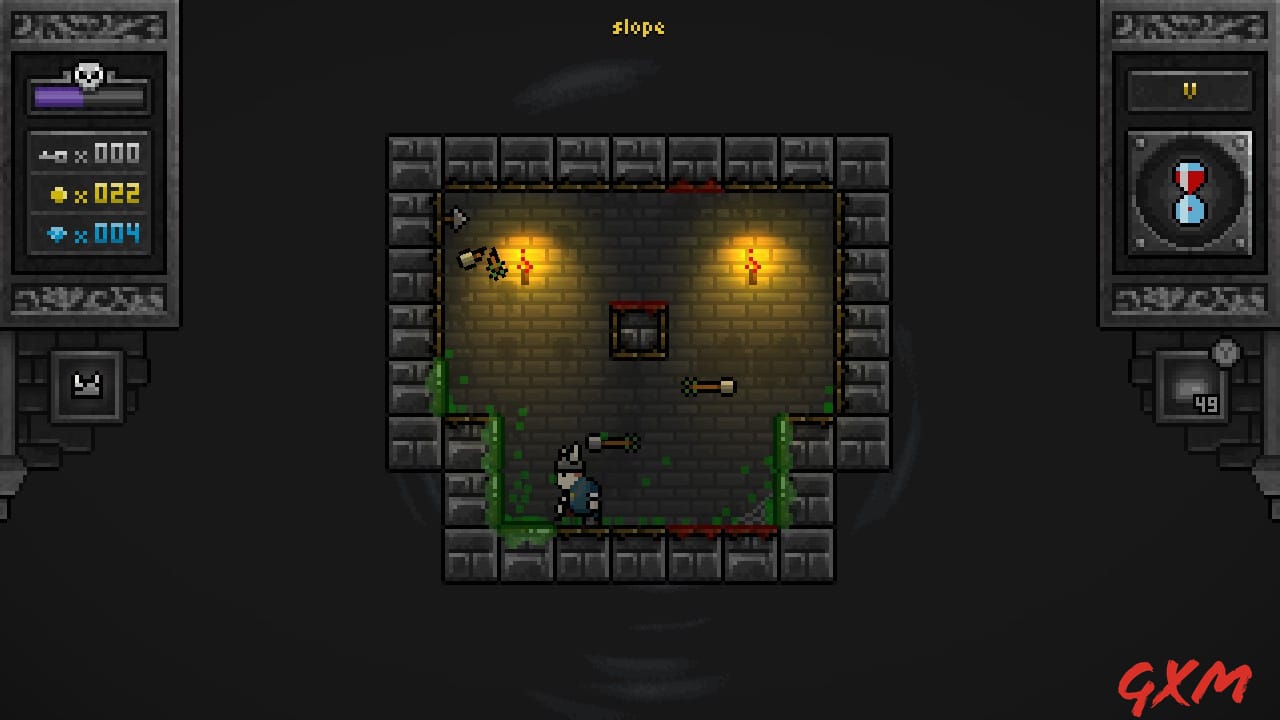Click the gold V currency display
1280x720 pixels.
pyautogui.click(x=1188, y=89)
